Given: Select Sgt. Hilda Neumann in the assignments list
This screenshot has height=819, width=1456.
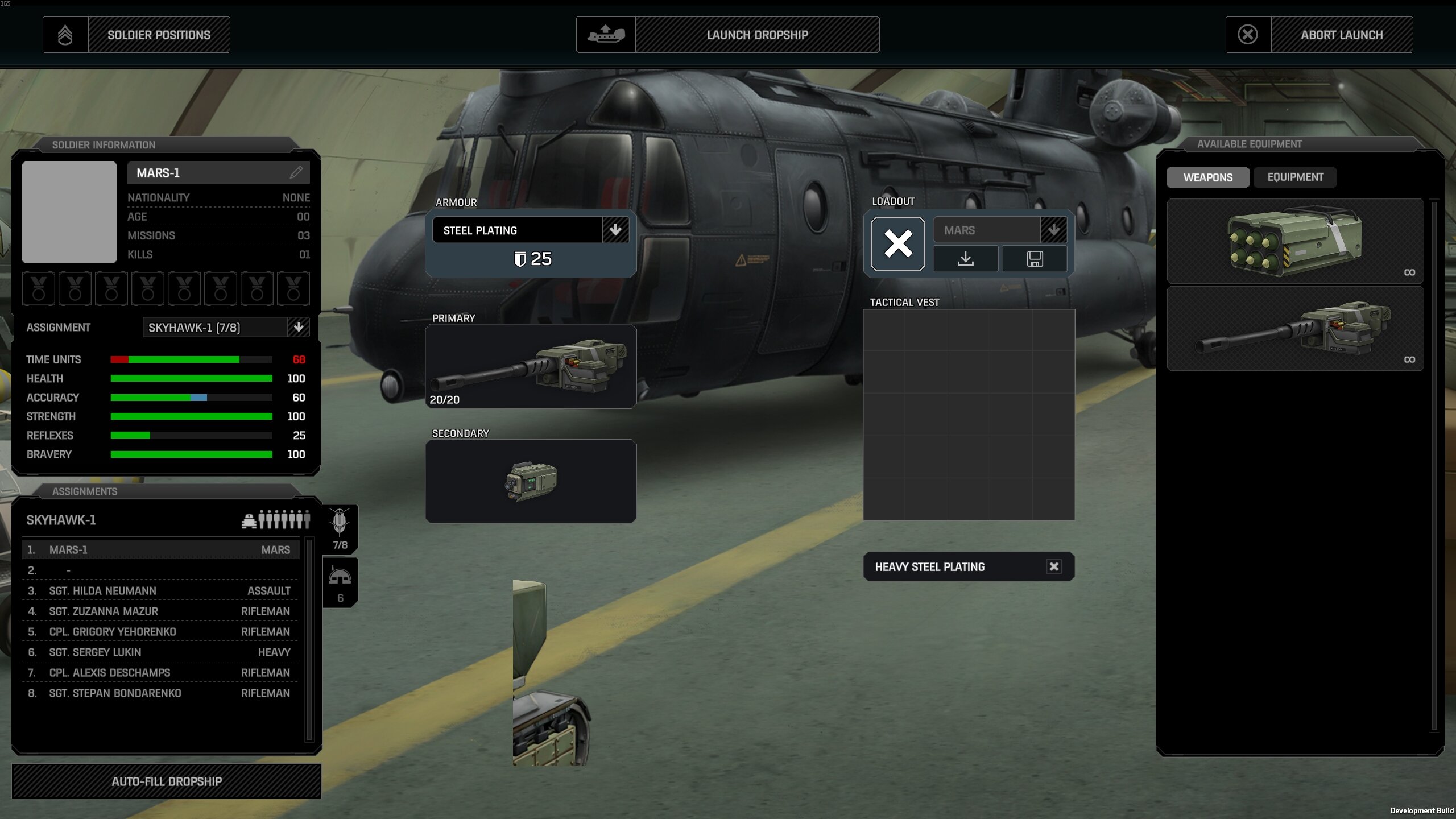Looking at the screenshot, I should point(159,591).
